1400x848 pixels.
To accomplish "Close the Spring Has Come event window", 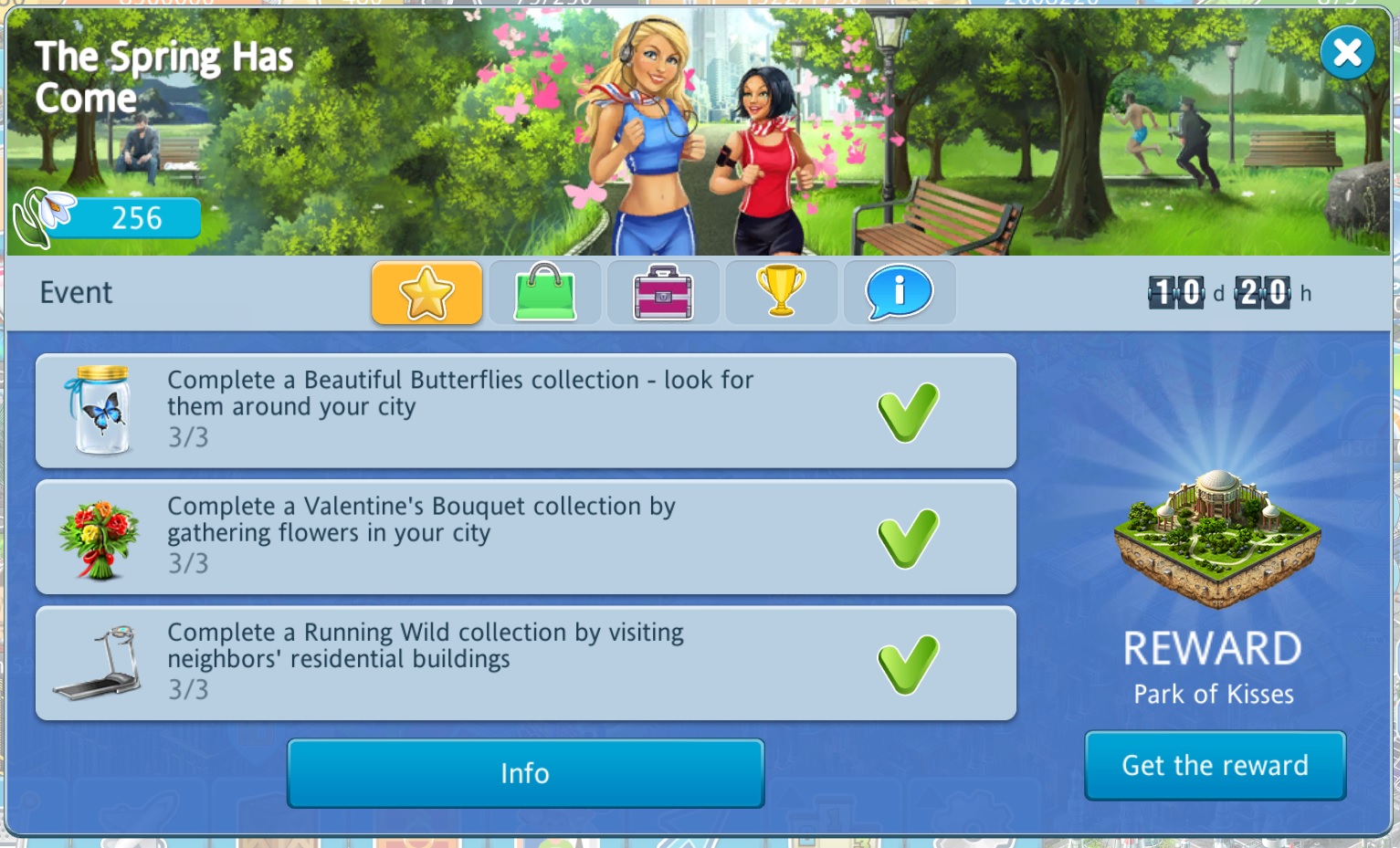I will (1347, 53).
